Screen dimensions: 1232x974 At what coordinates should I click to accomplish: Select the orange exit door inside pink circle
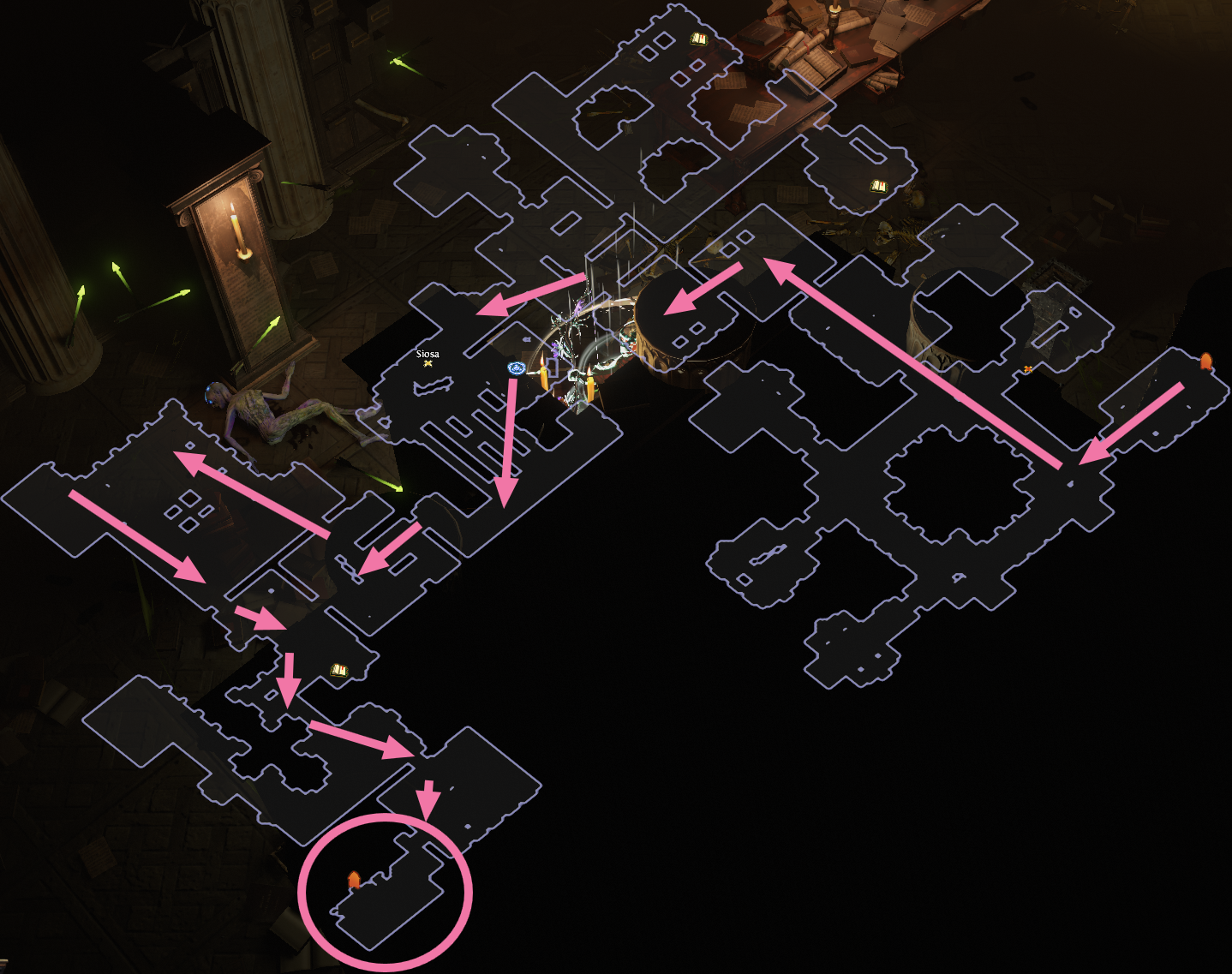353,880
